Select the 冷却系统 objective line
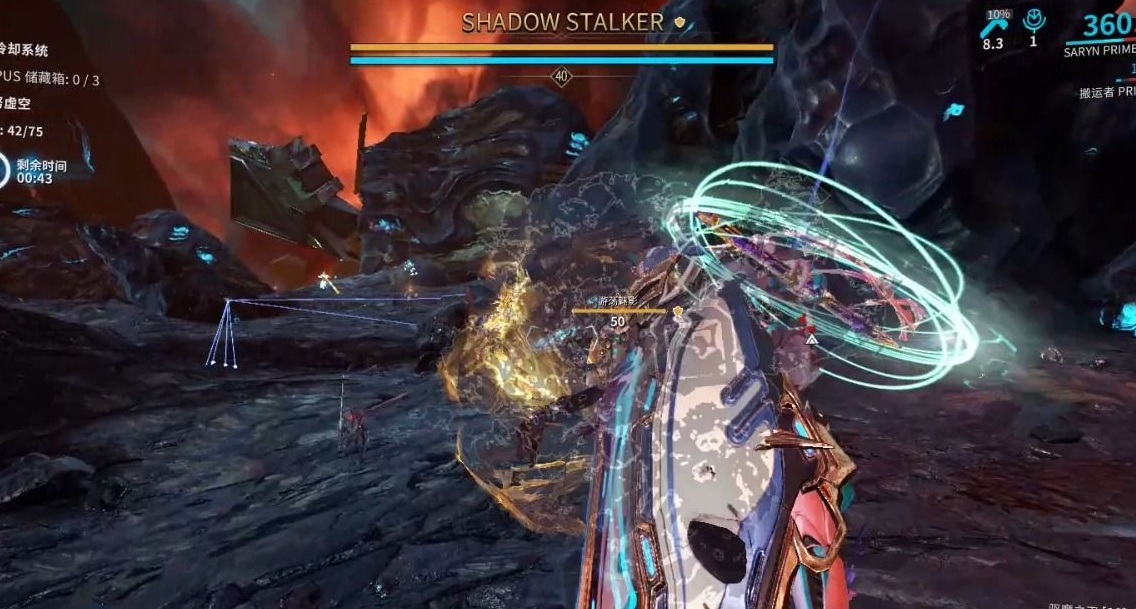Screen dimensions: 1136x609 [24, 51]
